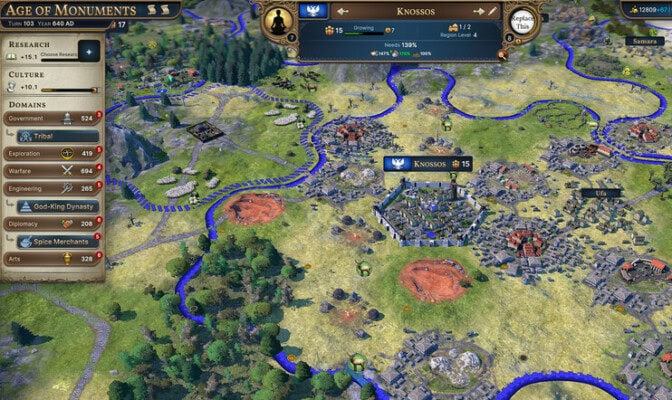Go to the previous city arrow

(342, 12)
